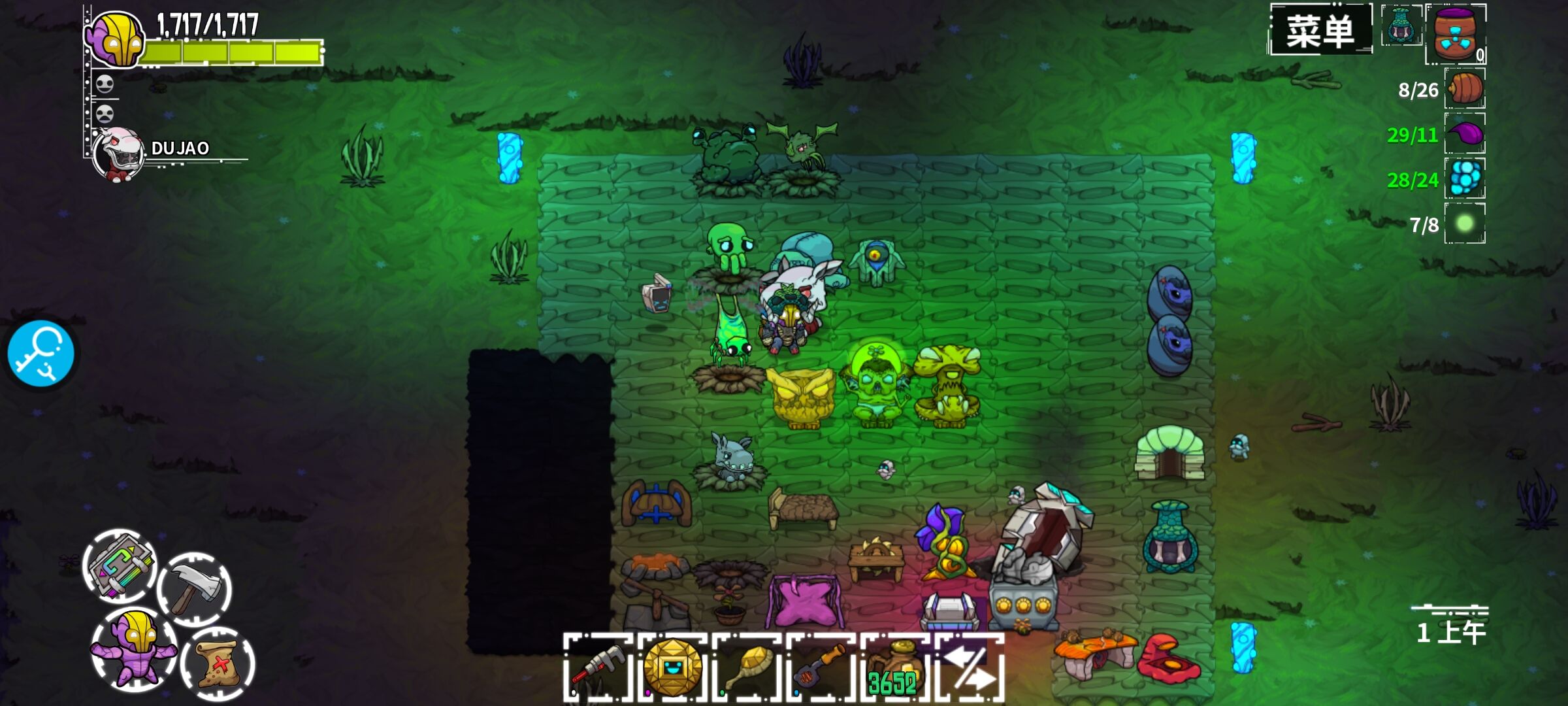The height and width of the screenshot is (706, 1568).
Task: Select the cyan berry cluster ingredient
Action: pyautogui.click(x=1465, y=178)
